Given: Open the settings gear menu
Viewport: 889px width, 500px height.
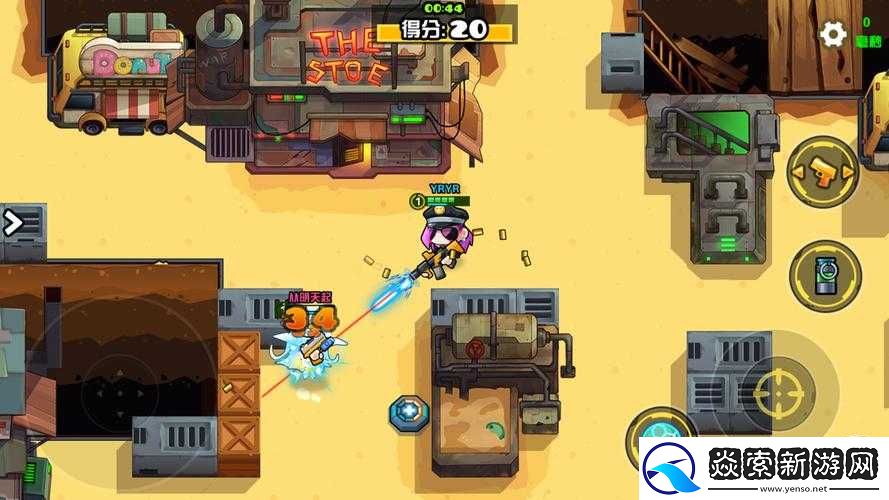Looking at the screenshot, I should [x=832, y=35].
